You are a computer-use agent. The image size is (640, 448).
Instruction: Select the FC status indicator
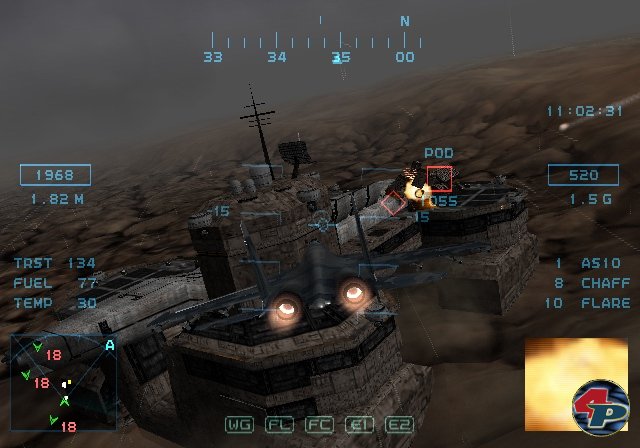tap(318, 425)
